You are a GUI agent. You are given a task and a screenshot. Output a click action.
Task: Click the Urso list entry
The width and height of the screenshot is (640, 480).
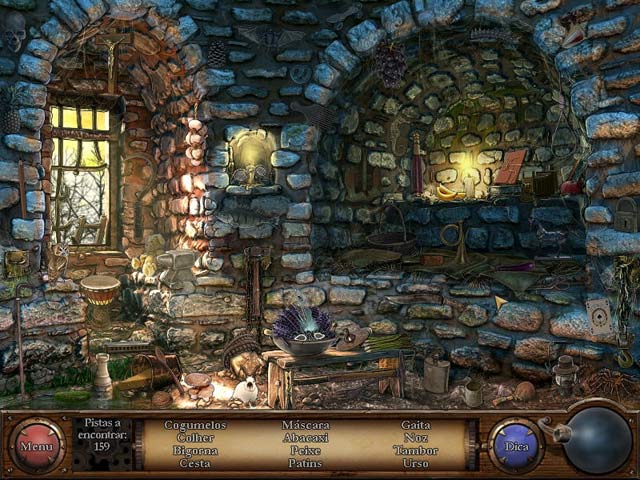tap(416, 463)
